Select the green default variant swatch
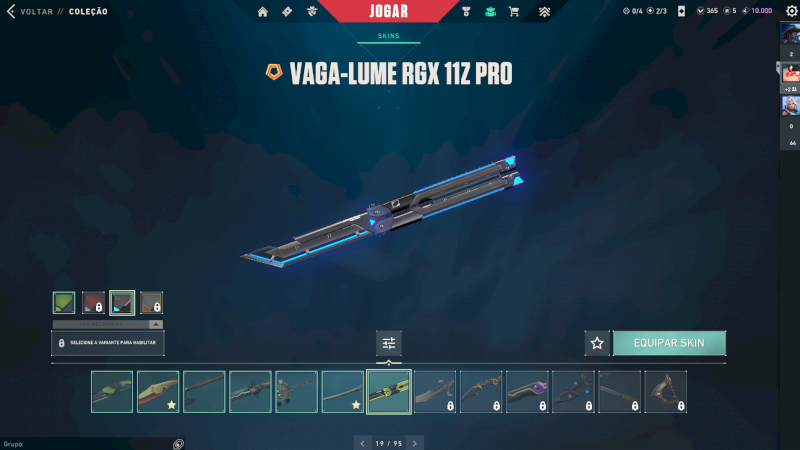 click(x=64, y=302)
